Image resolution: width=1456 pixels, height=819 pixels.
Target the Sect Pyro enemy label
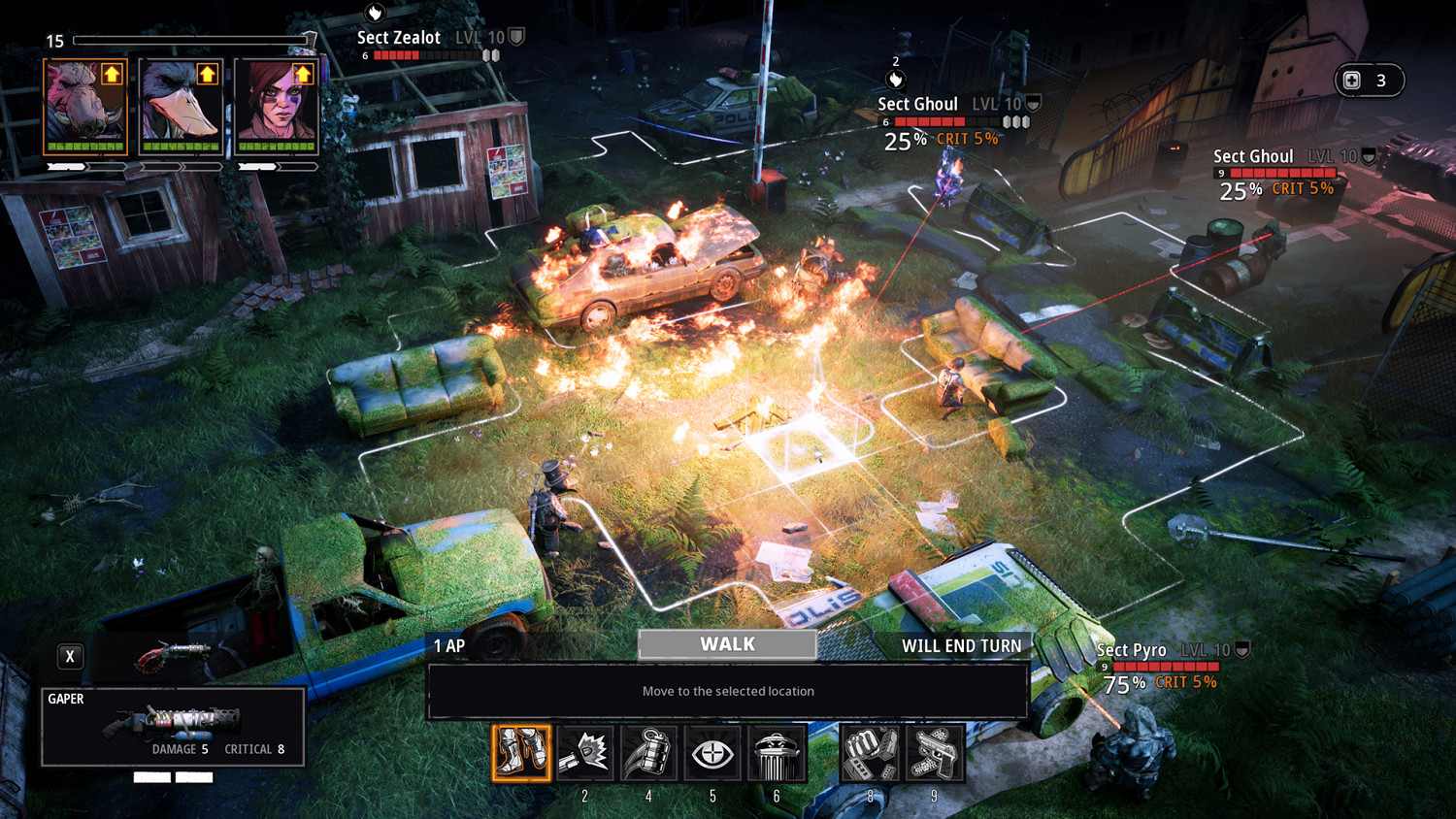(x=1132, y=650)
